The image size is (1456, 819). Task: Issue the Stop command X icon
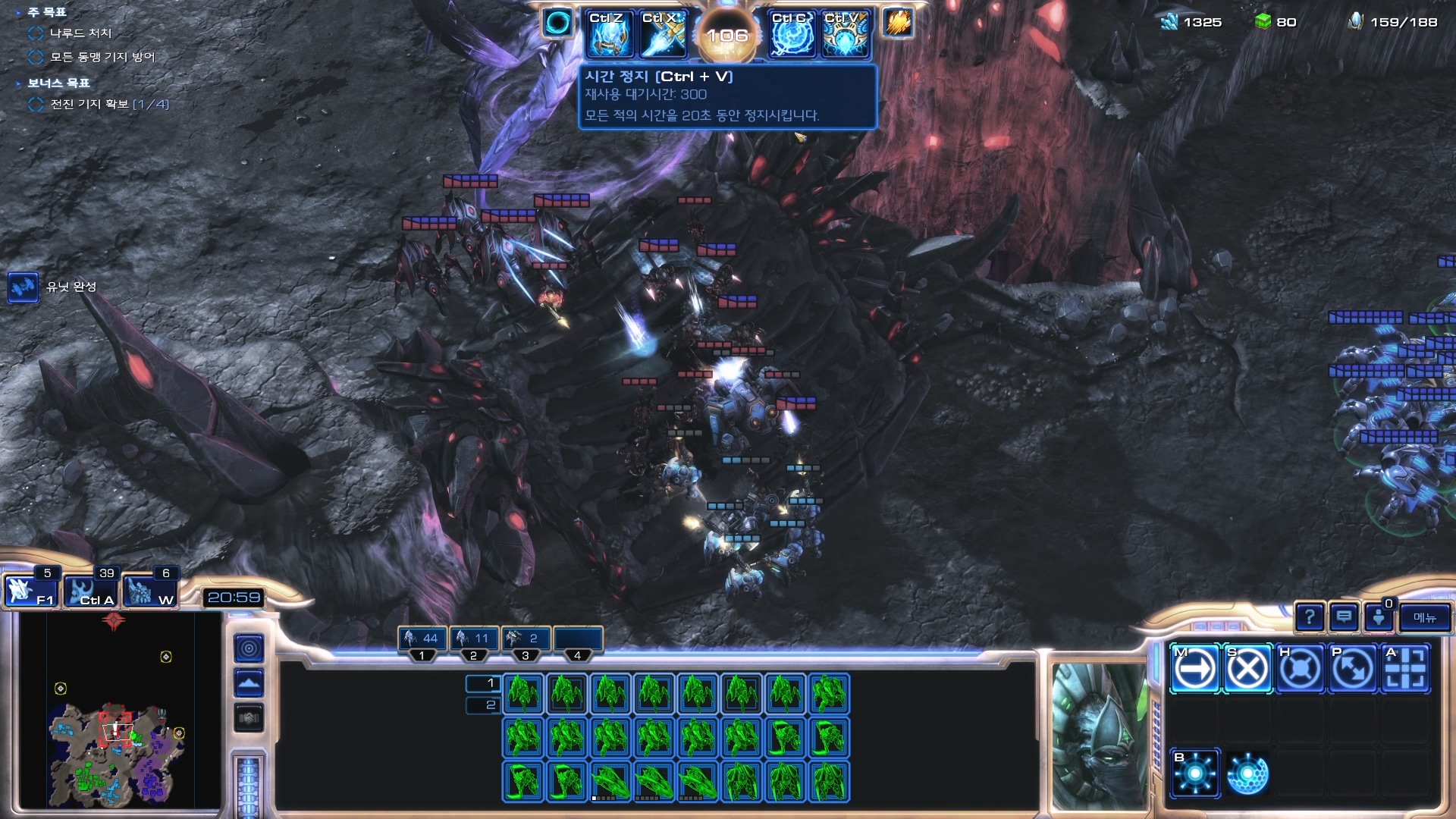1247,669
